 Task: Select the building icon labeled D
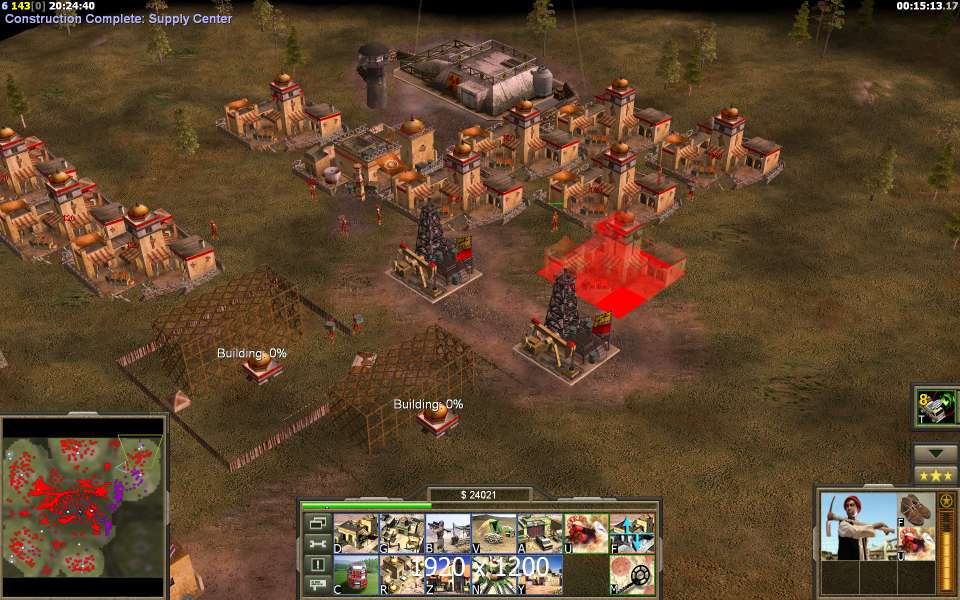click(355, 533)
